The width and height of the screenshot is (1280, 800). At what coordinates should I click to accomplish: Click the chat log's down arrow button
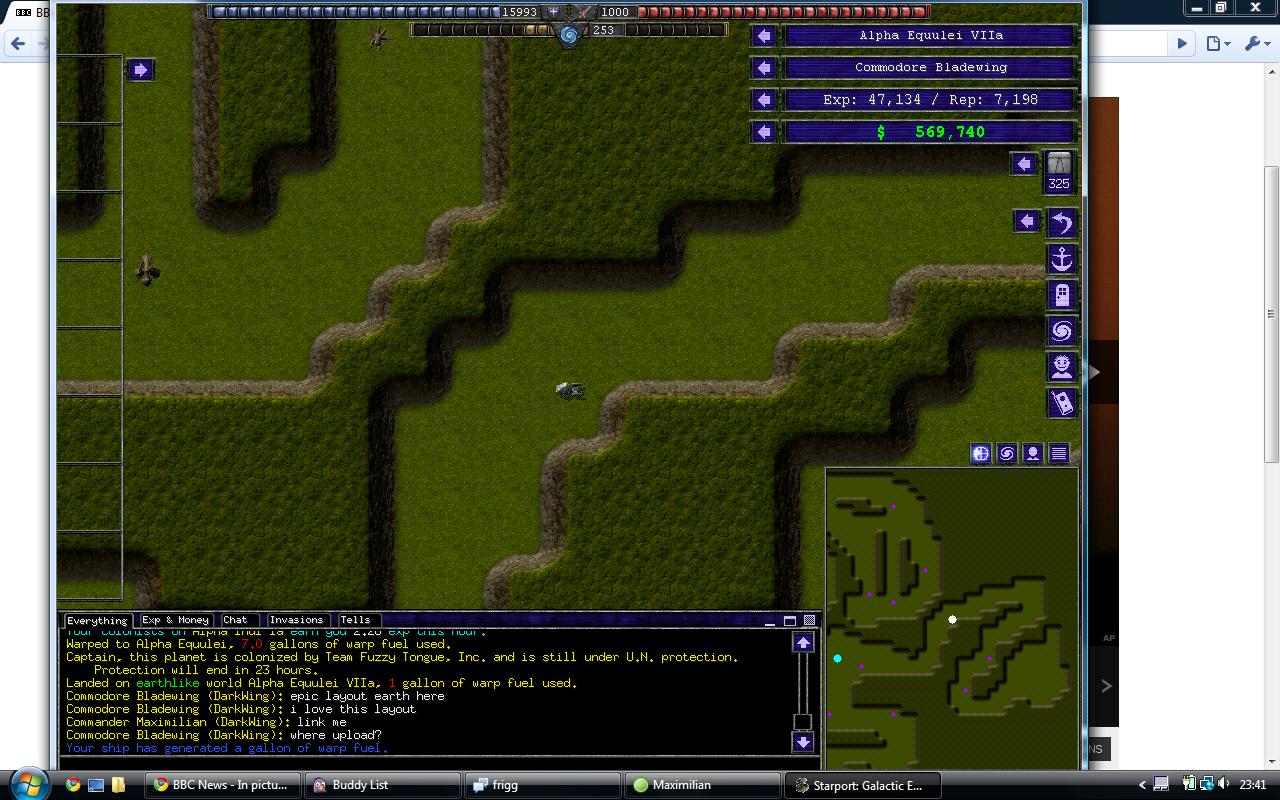click(803, 742)
